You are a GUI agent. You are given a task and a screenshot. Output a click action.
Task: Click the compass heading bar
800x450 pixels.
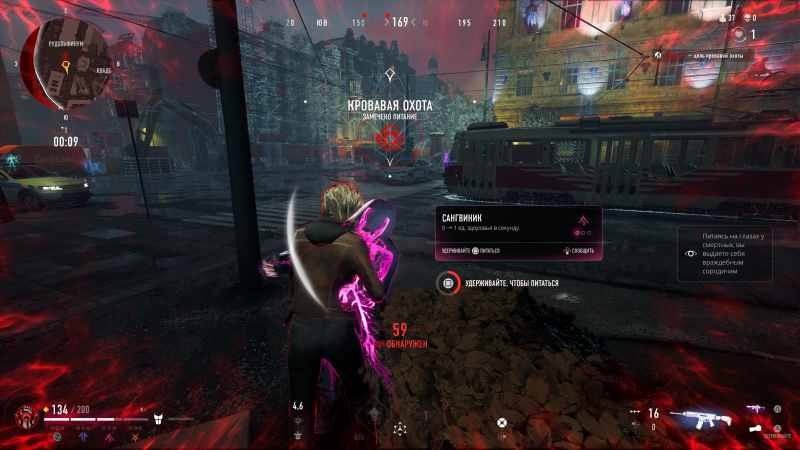click(399, 22)
